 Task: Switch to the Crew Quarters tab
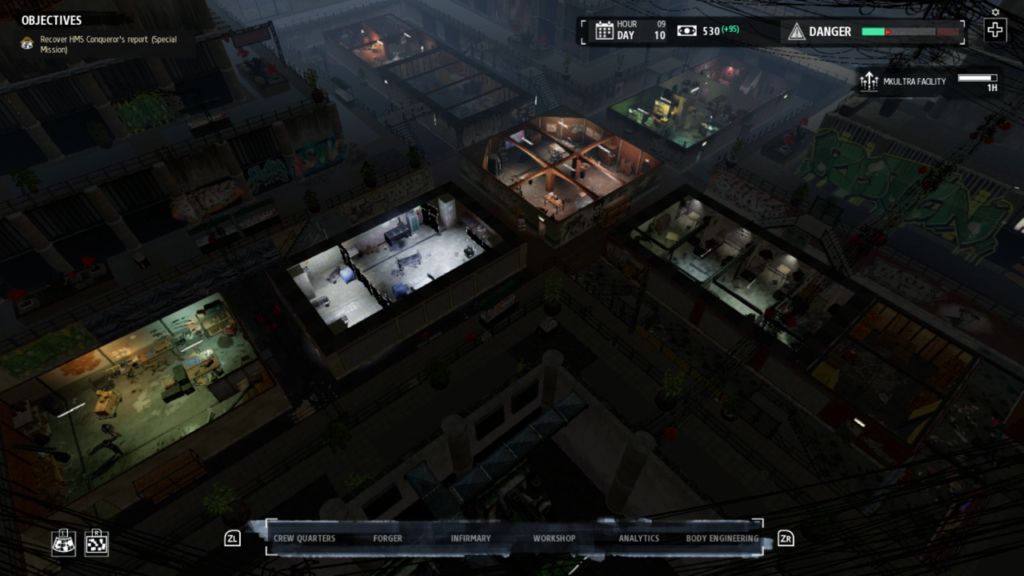pyautogui.click(x=304, y=538)
